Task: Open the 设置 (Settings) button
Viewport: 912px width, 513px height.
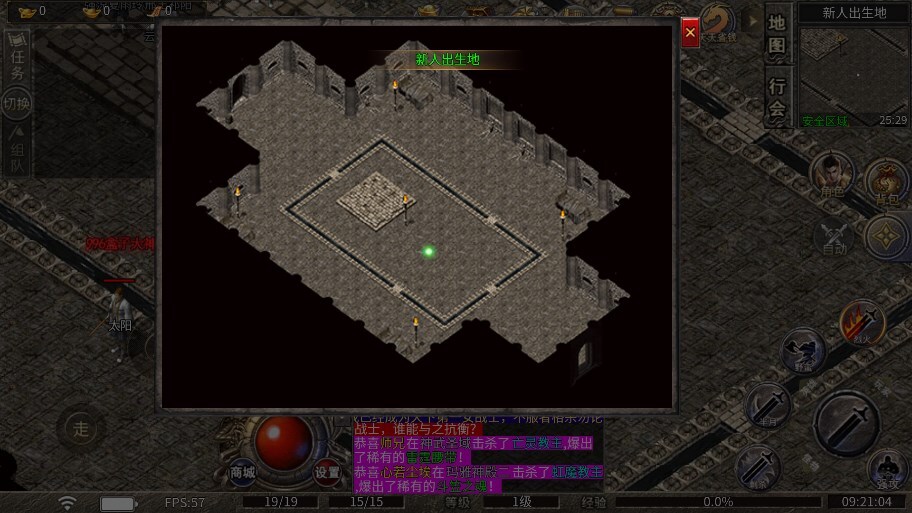Action: [328, 472]
